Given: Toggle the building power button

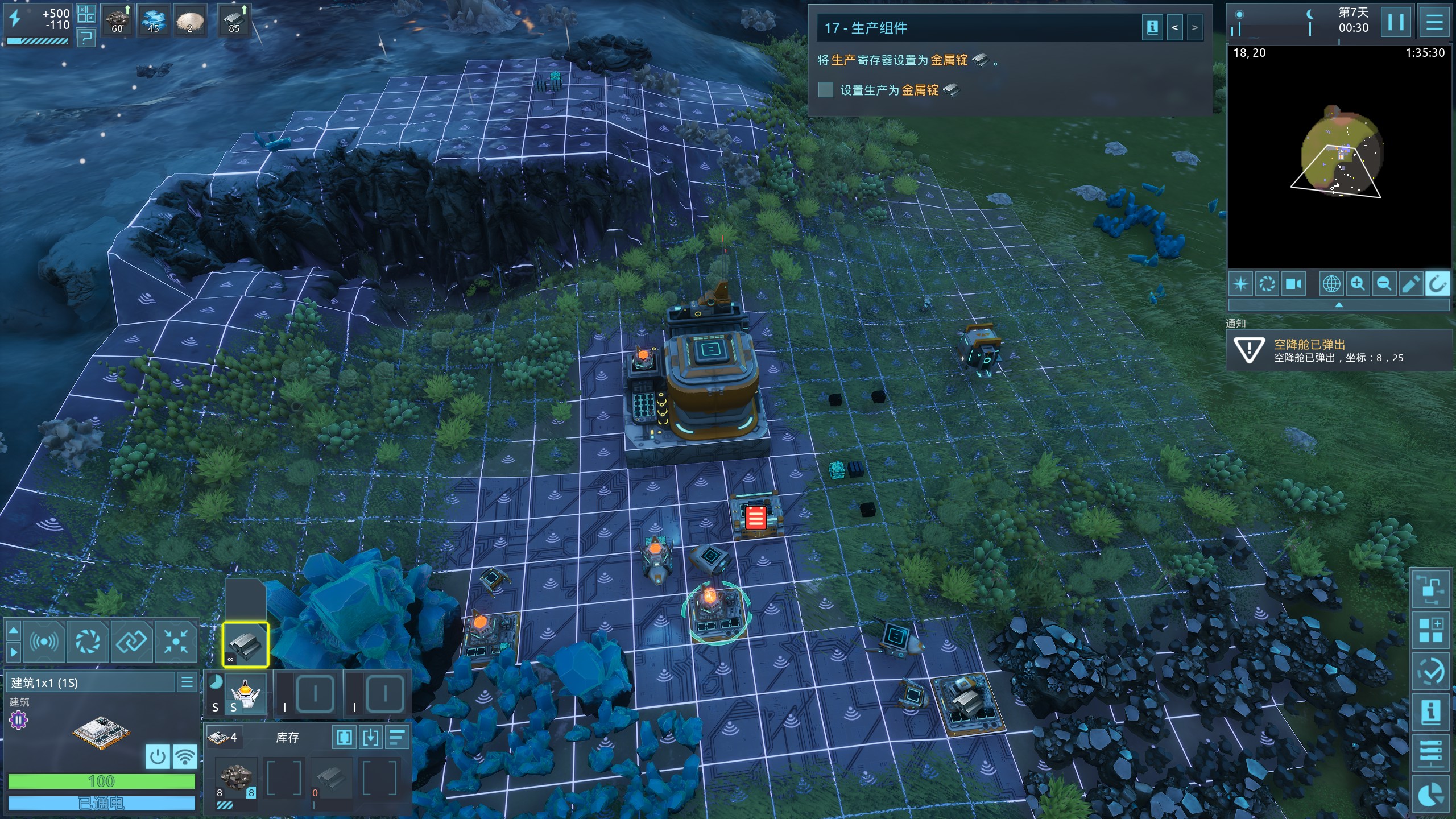Looking at the screenshot, I should point(158,757).
